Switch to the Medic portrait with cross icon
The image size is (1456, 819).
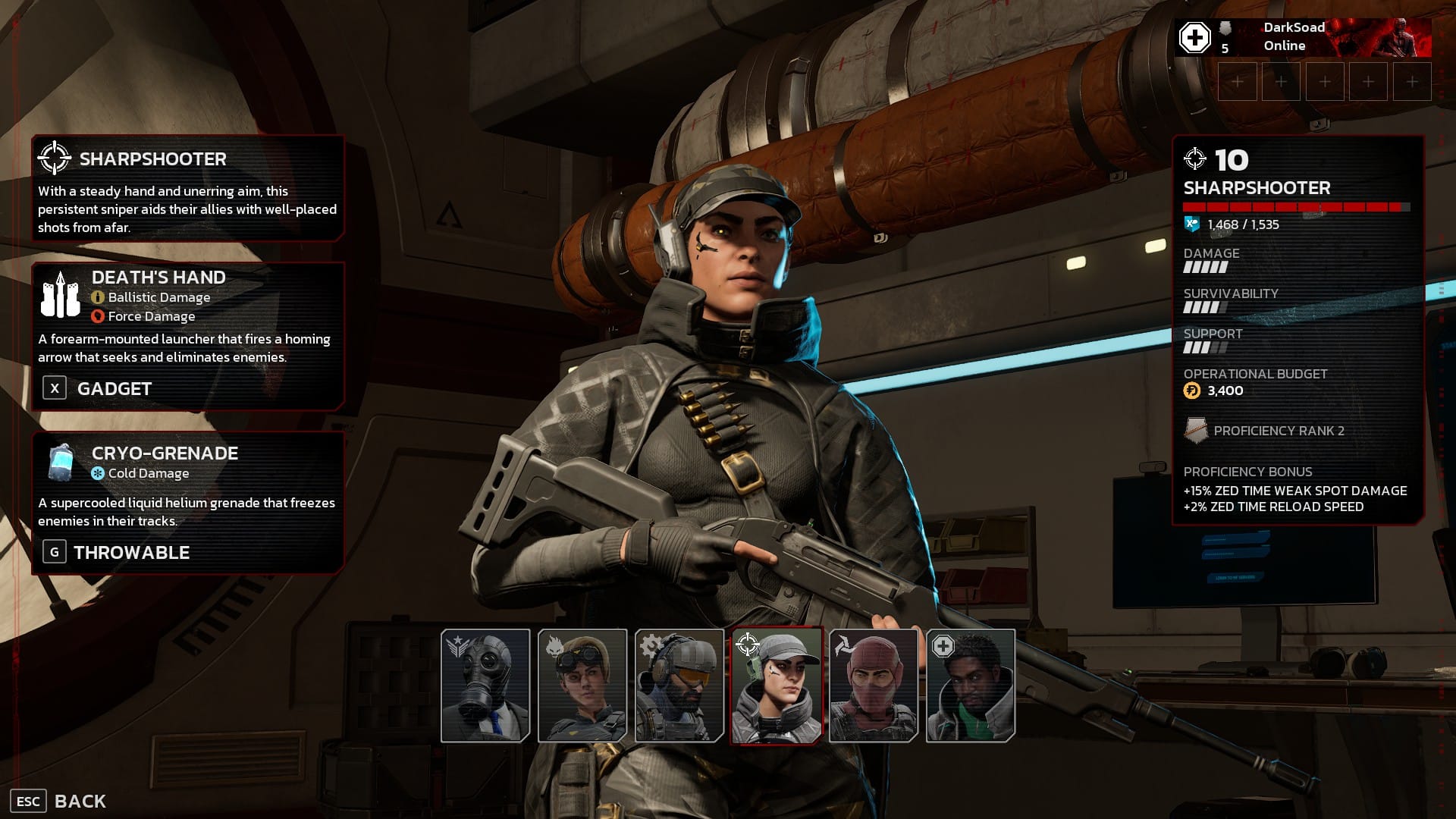pos(971,686)
